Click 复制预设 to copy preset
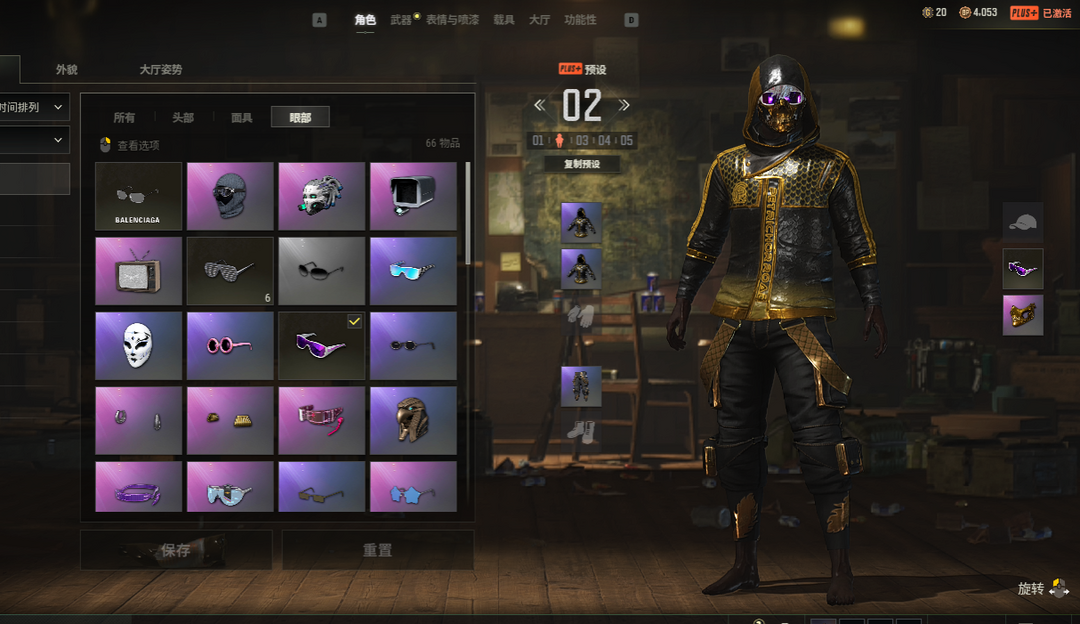1080x624 pixels. click(x=582, y=165)
